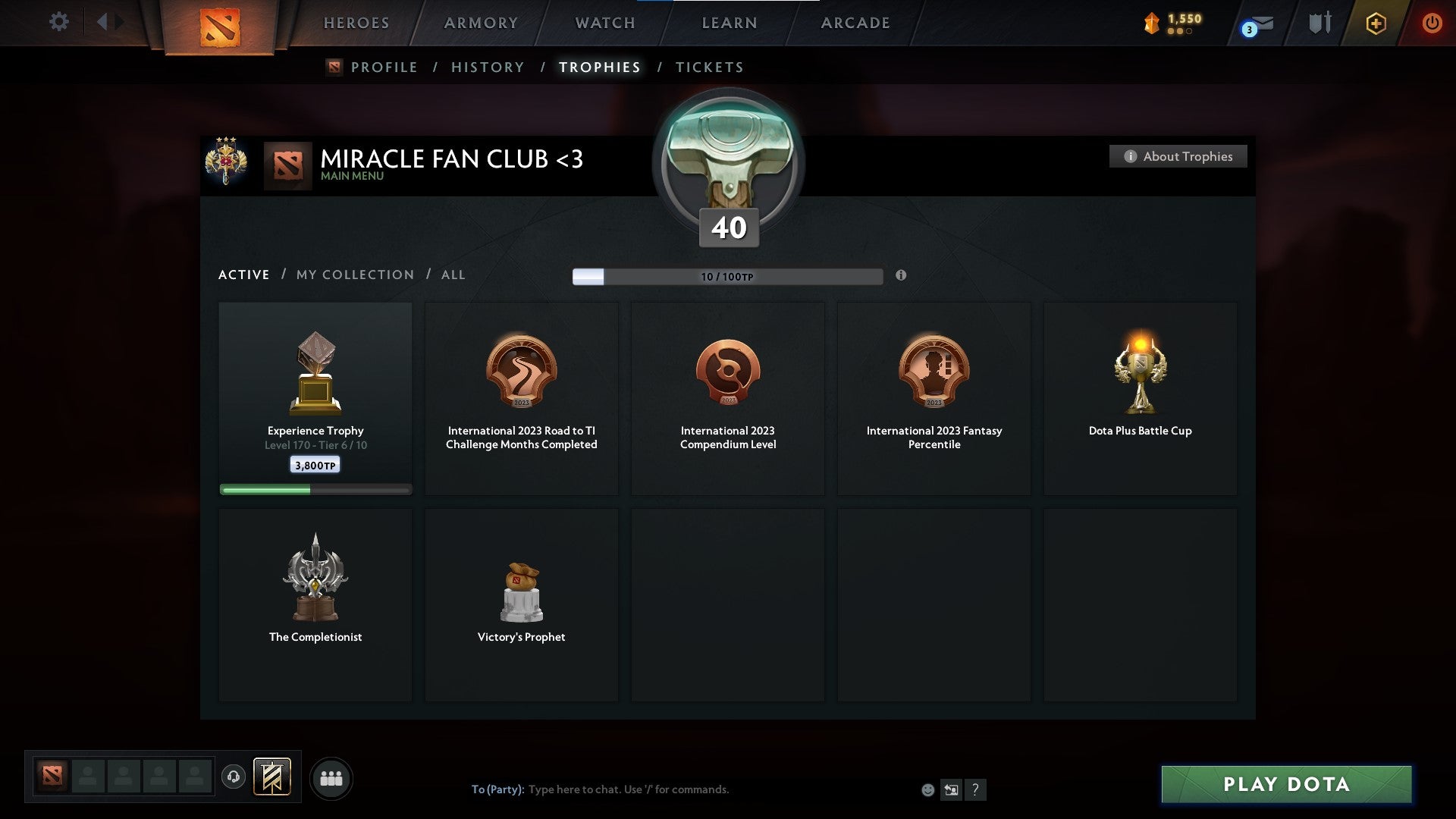Switch to the MY COLLECTION filter
The width and height of the screenshot is (1456, 819).
(354, 275)
